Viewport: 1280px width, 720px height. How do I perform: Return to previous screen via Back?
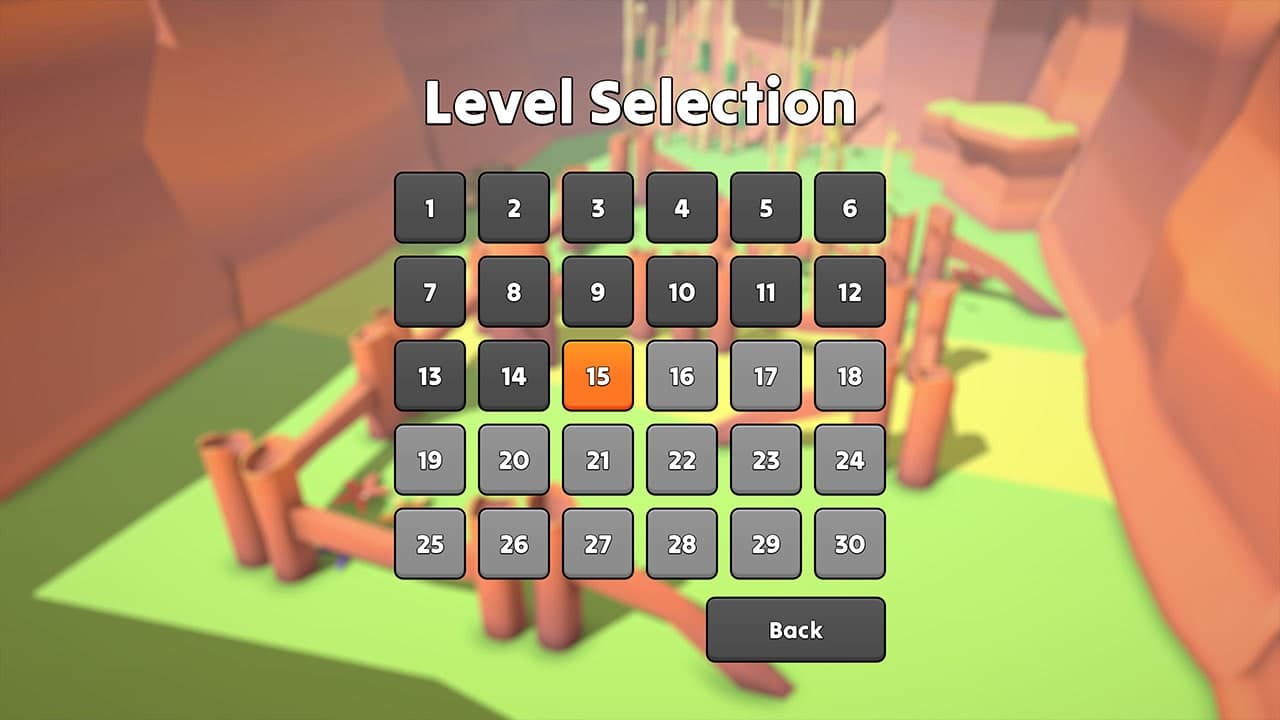pyautogui.click(x=796, y=630)
